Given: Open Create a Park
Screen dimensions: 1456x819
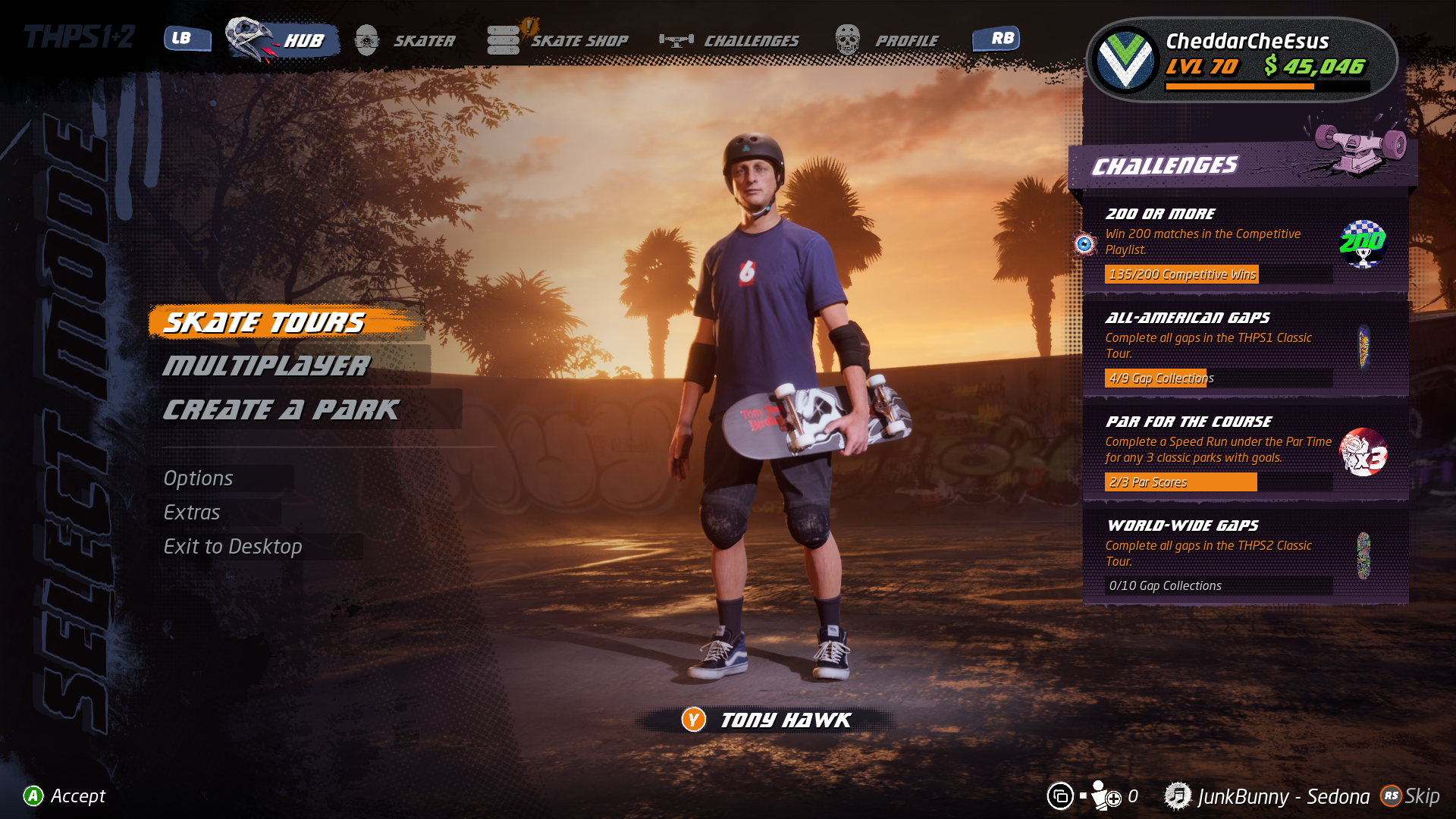Looking at the screenshot, I should click(281, 410).
